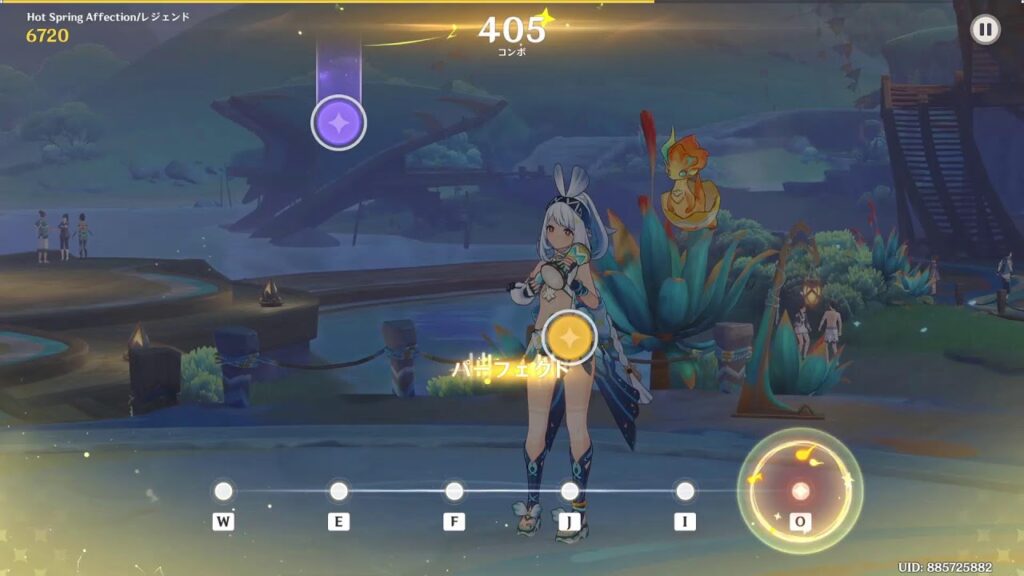Hit the note target above the F label
The height and width of the screenshot is (576, 1024).
point(454,491)
